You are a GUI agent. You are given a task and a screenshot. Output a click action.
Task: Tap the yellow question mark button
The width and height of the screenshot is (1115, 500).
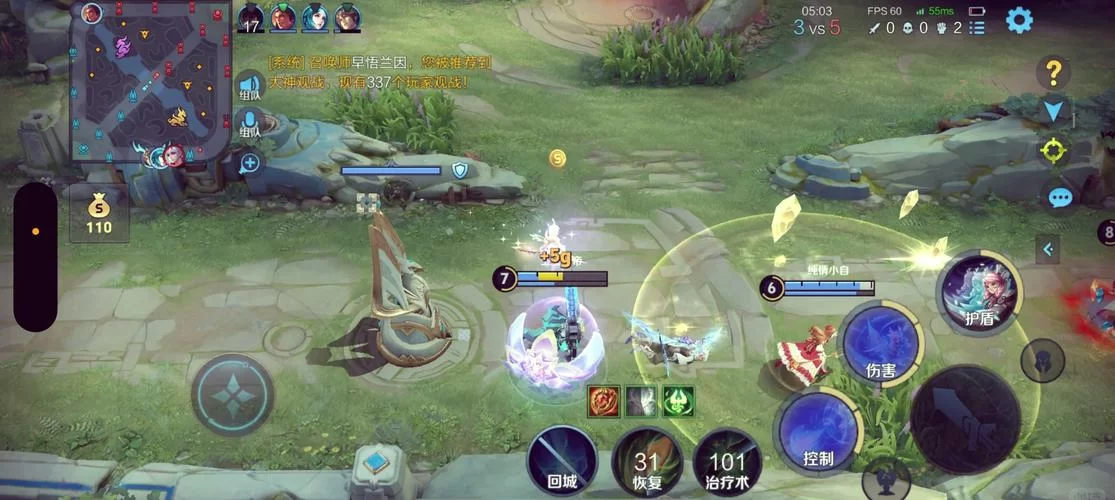tap(1053, 72)
